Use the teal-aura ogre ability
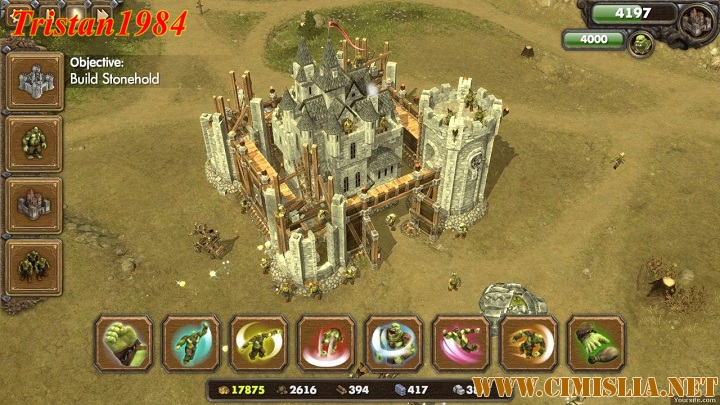Image resolution: width=720 pixels, height=405 pixels. tap(191, 343)
